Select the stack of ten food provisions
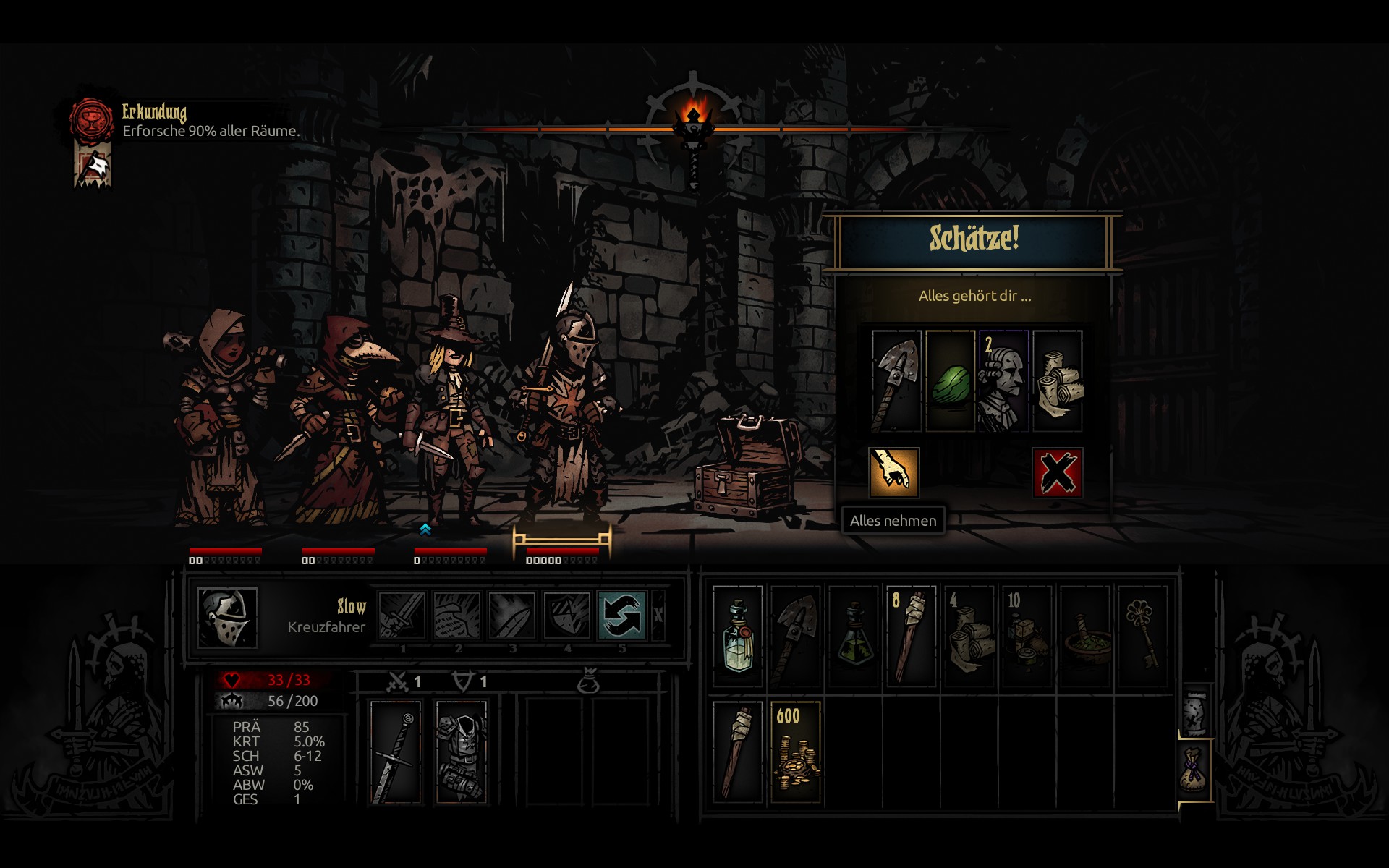The image size is (1389, 868). pos(1027,636)
